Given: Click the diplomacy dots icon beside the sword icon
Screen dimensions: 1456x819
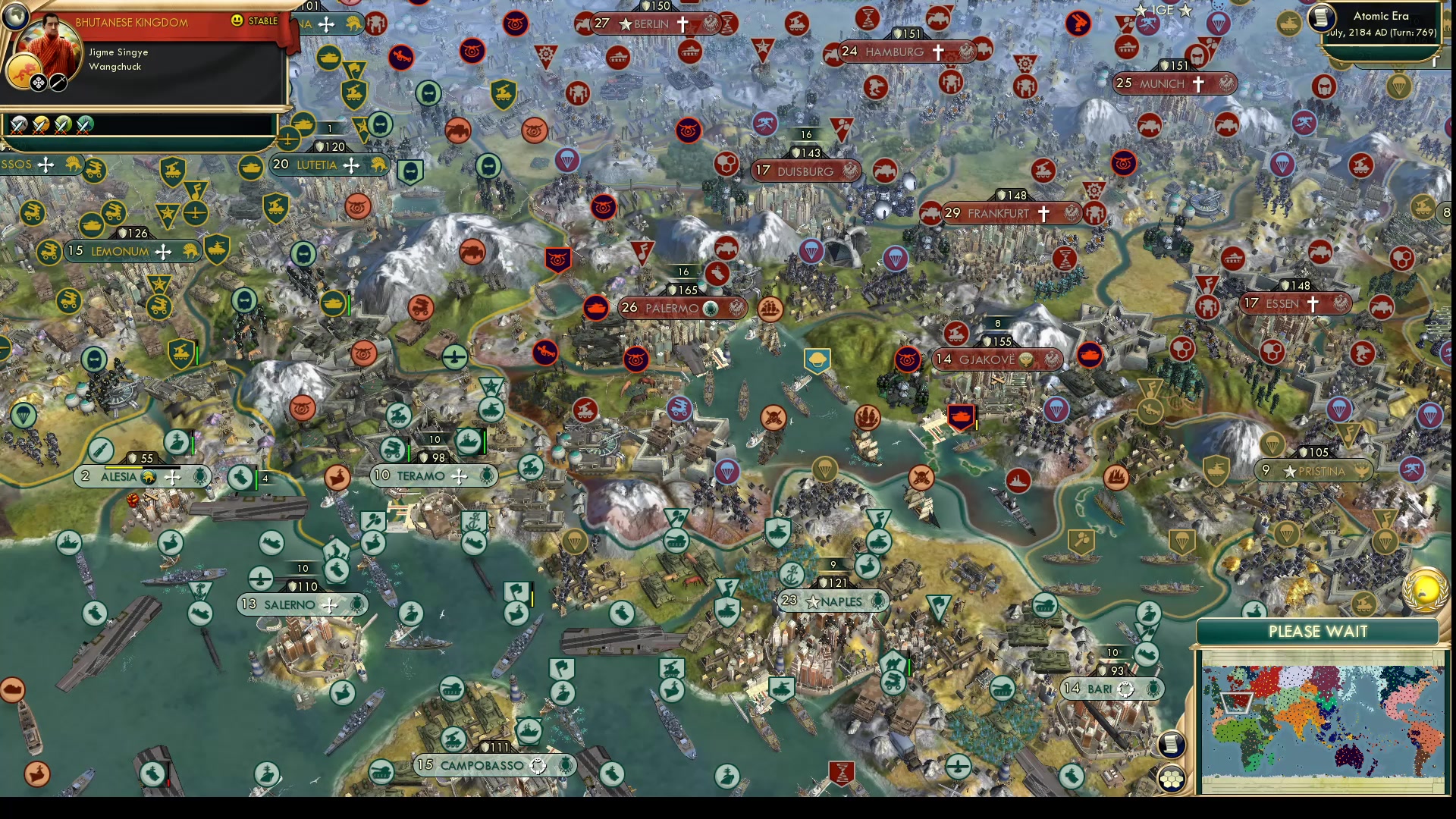Looking at the screenshot, I should (x=39, y=83).
